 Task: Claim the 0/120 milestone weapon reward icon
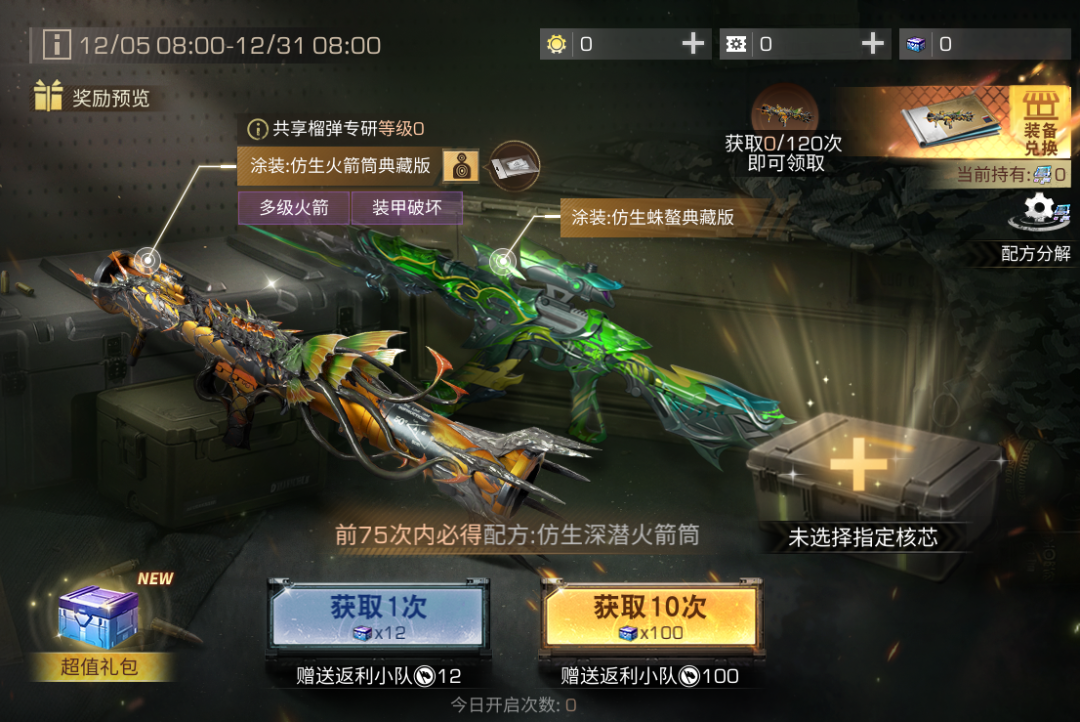click(784, 113)
